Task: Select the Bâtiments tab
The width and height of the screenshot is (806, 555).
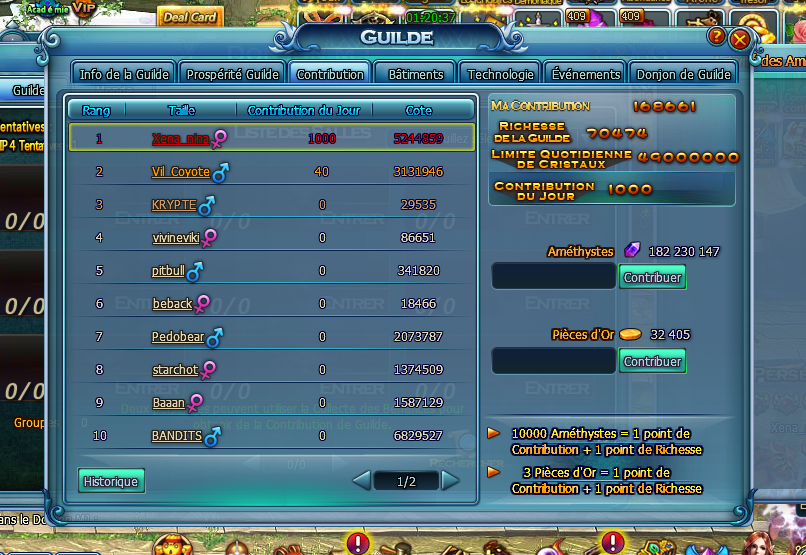Action: coord(416,74)
